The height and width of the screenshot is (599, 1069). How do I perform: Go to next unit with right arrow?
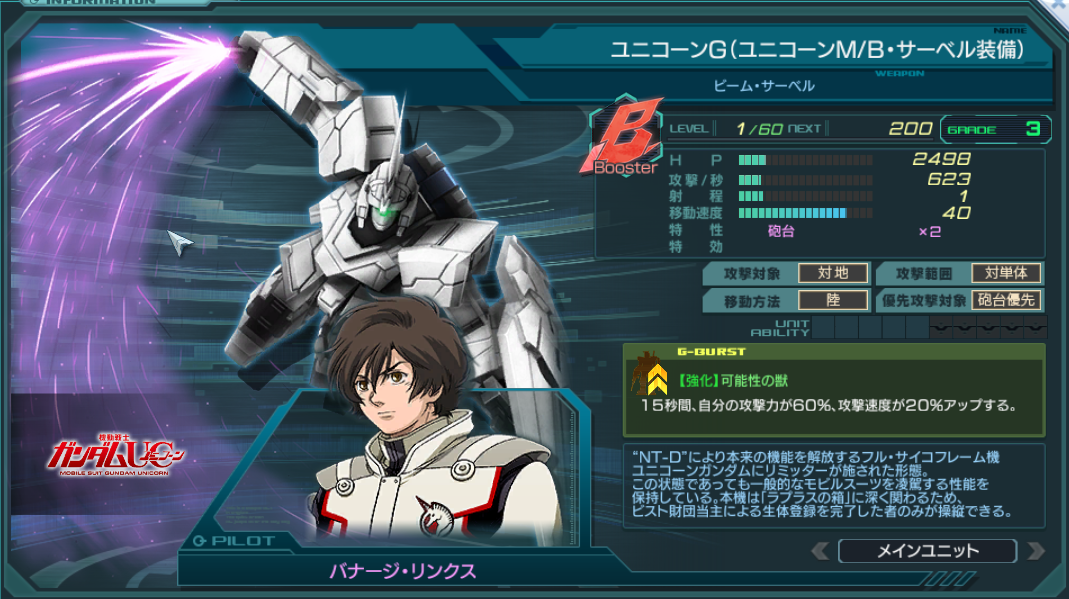pyautogui.click(x=1036, y=551)
